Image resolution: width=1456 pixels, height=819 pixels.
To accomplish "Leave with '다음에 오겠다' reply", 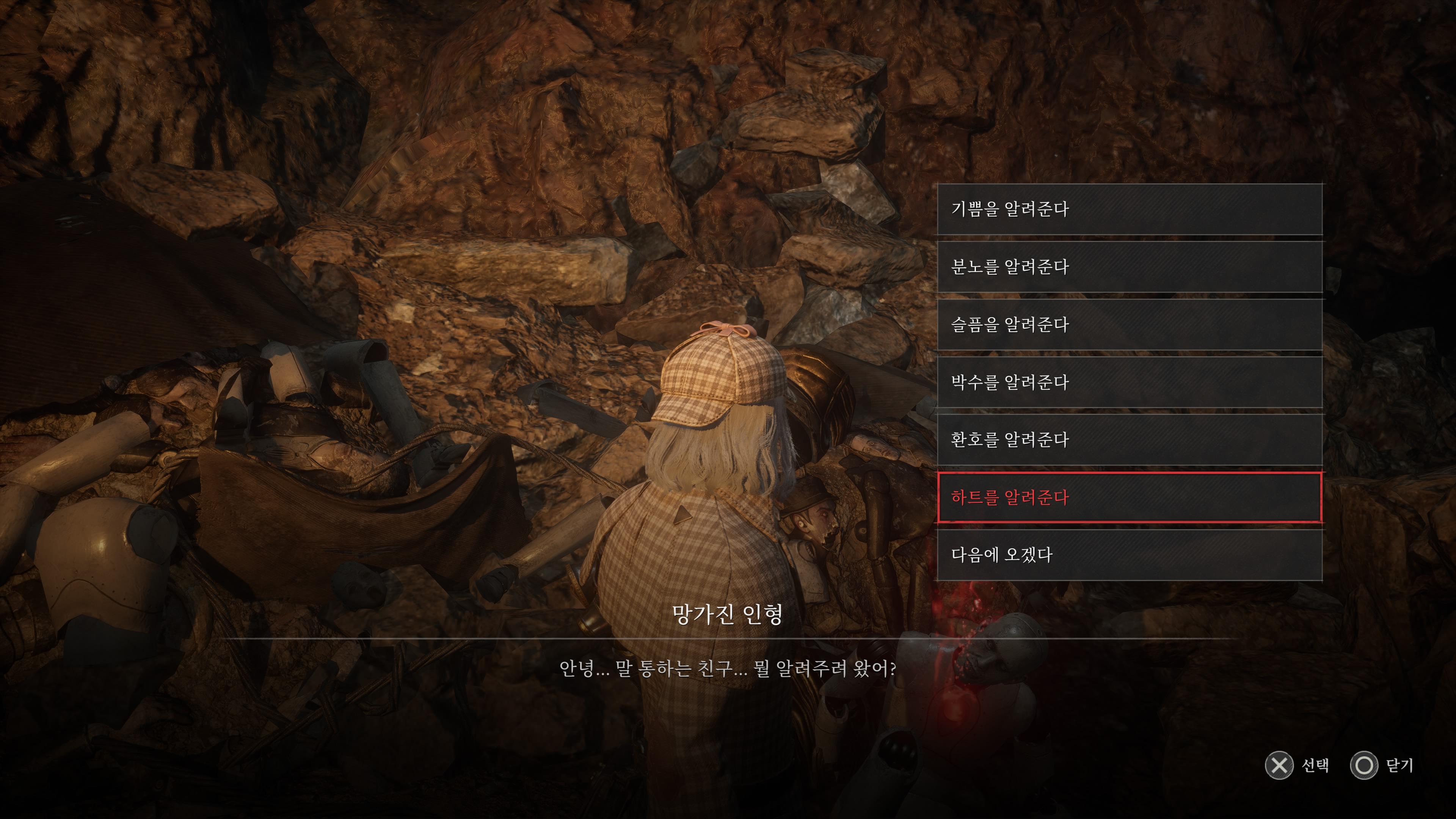I will coord(1129,555).
